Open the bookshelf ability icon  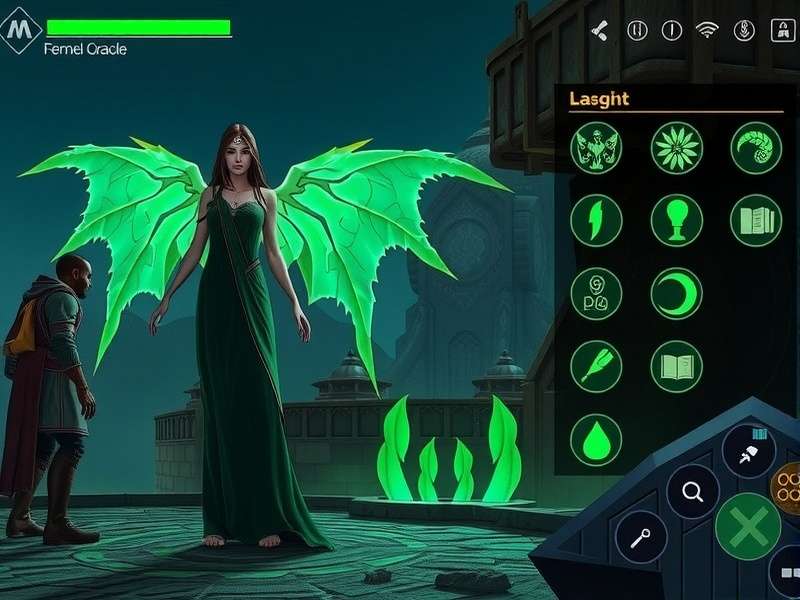tap(755, 220)
